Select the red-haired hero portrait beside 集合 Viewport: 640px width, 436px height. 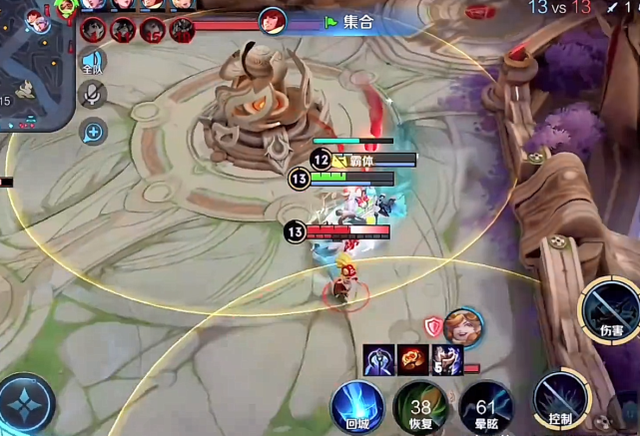272,19
